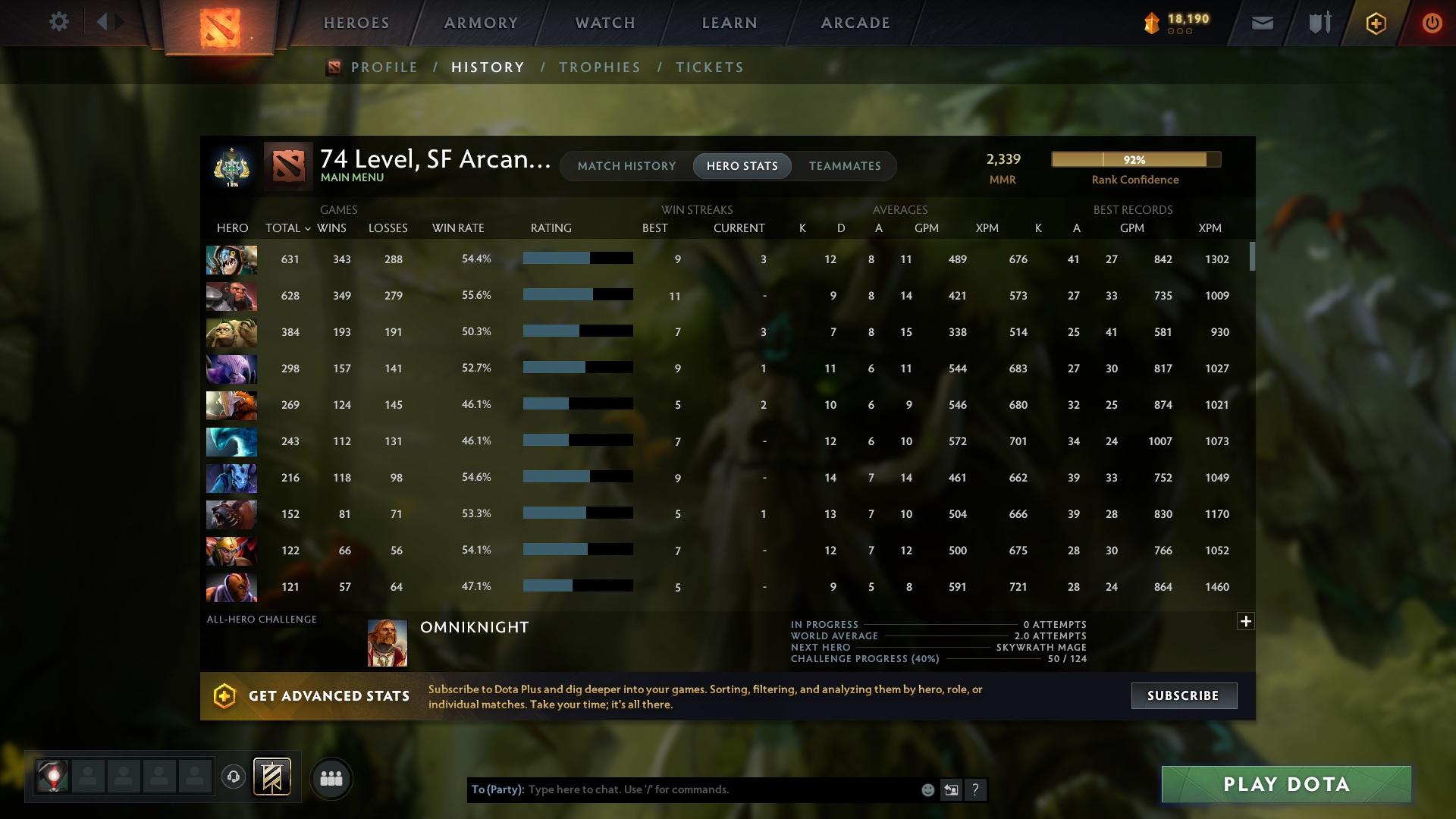Open the settings gear icon

59,22
